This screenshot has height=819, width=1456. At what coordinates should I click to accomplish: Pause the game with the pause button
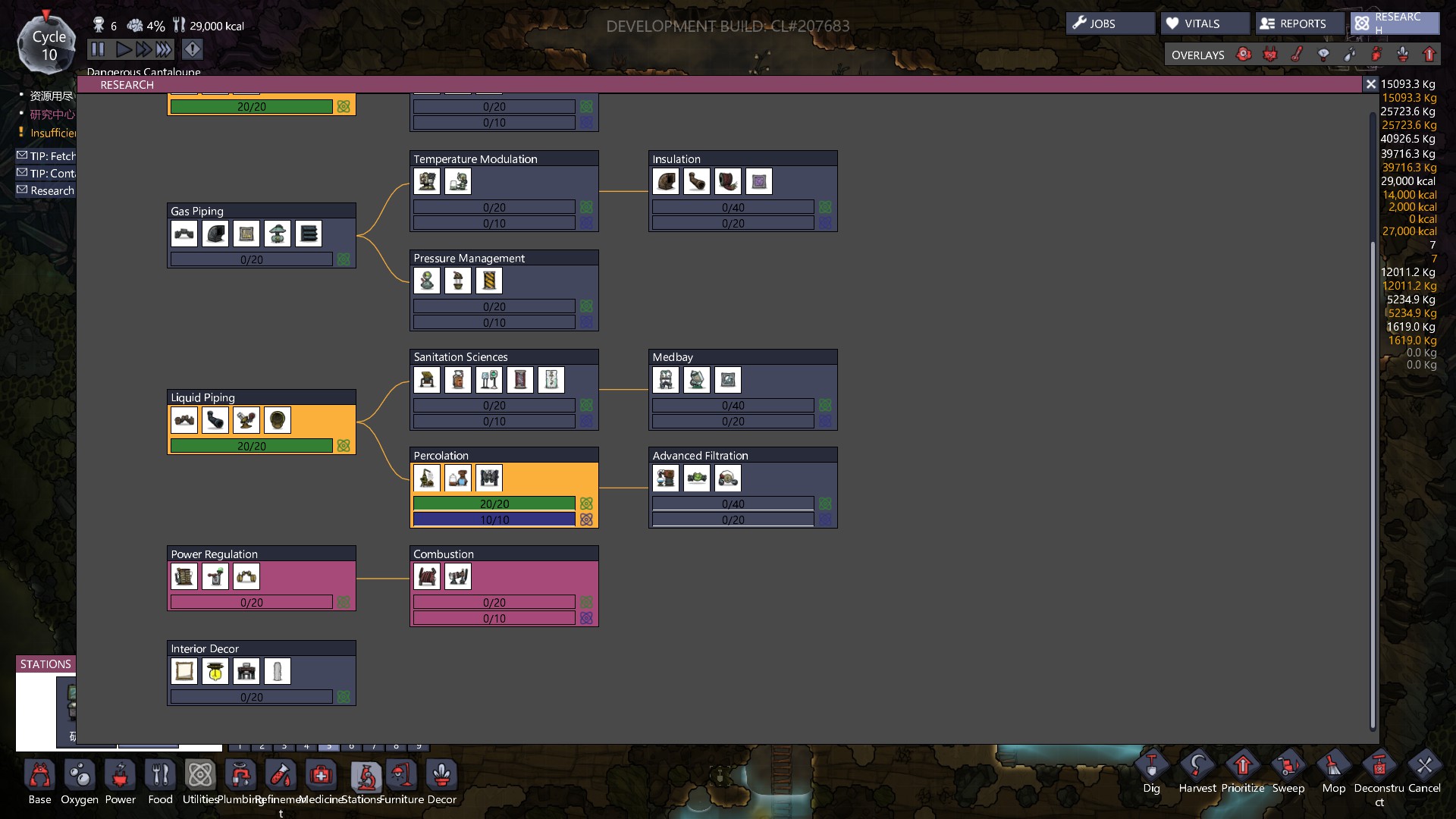98,49
